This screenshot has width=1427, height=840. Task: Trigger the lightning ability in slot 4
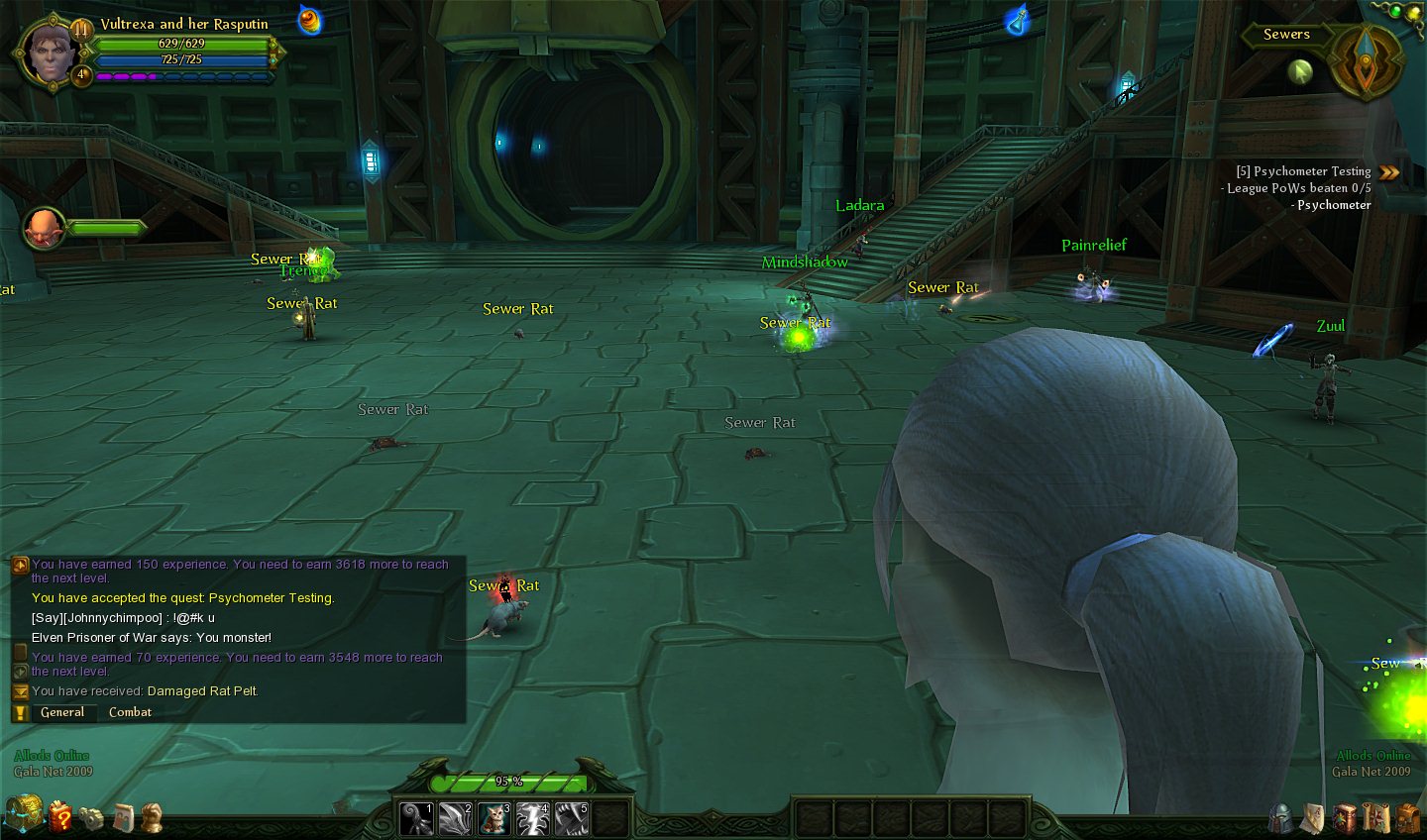pyautogui.click(x=532, y=819)
